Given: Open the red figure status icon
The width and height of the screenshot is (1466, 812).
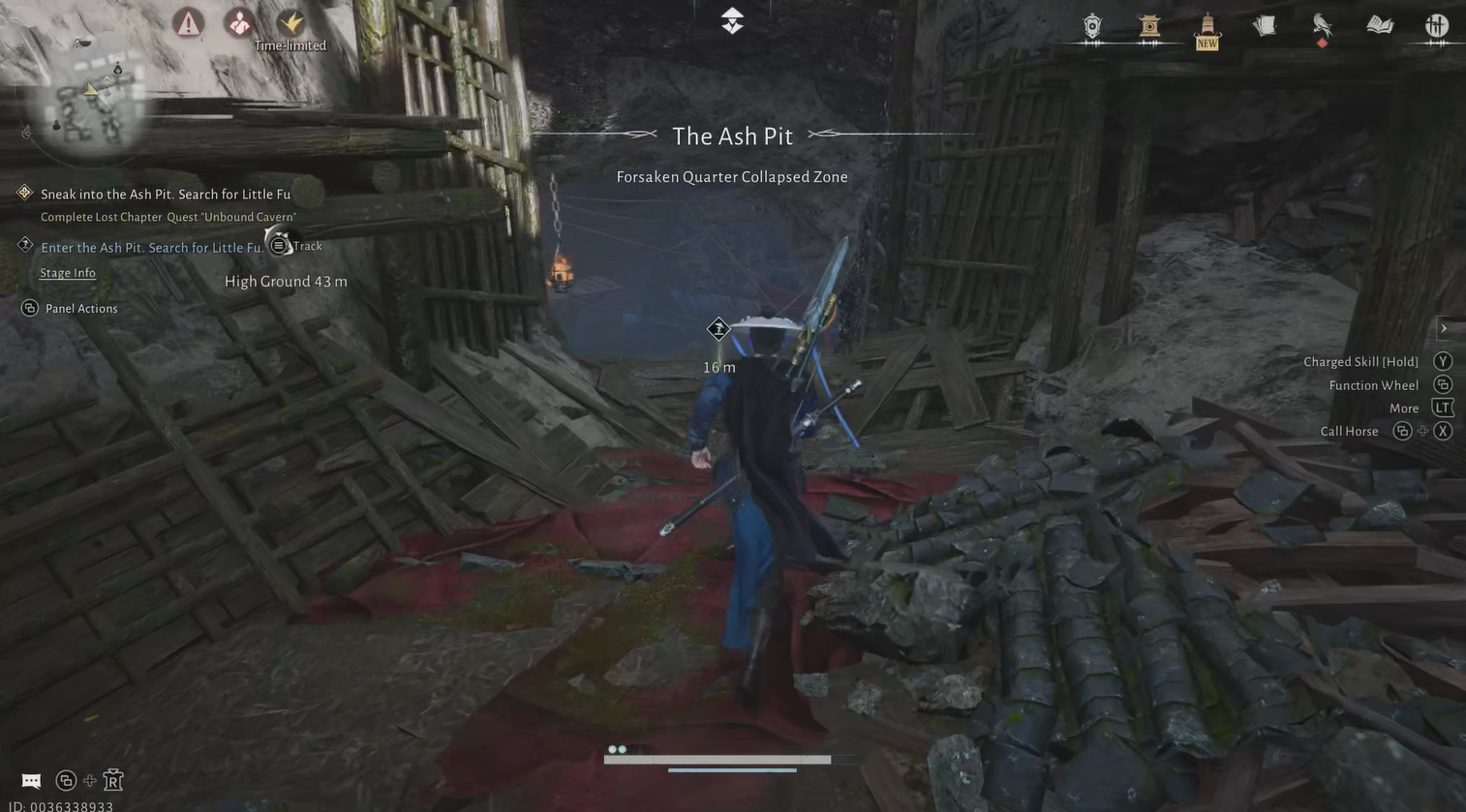Looking at the screenshot, I should 238,22.
